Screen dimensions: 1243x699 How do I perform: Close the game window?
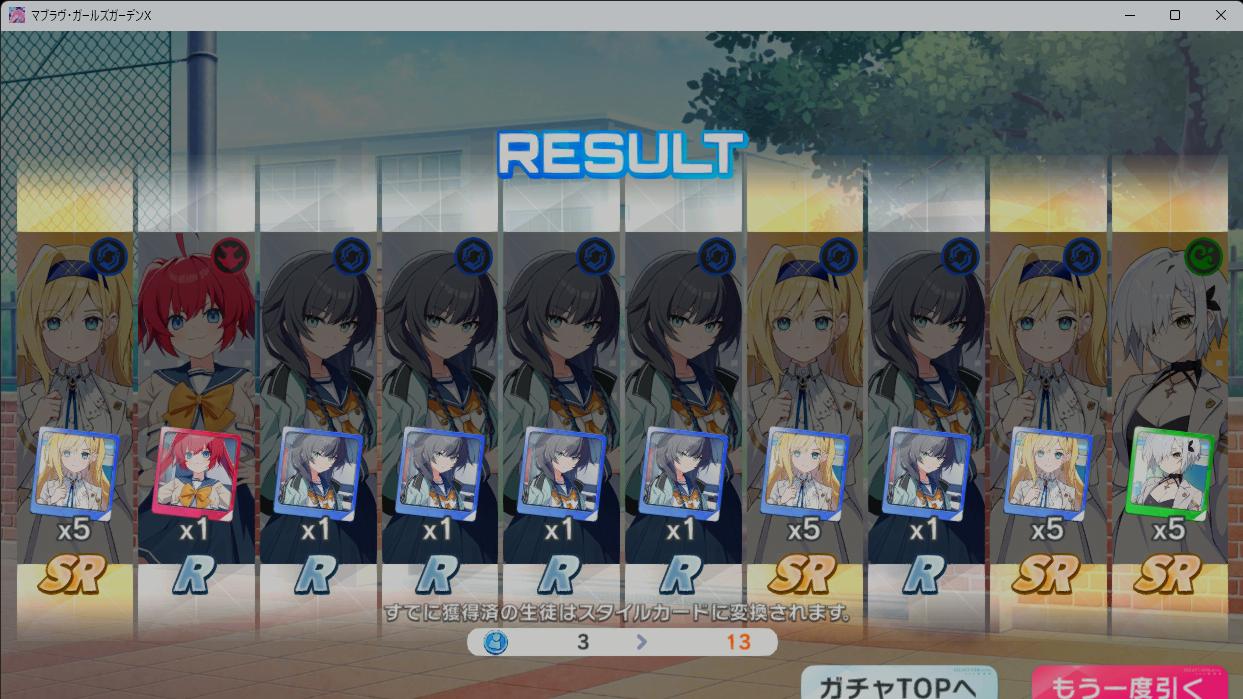(x=1220, y=15)
